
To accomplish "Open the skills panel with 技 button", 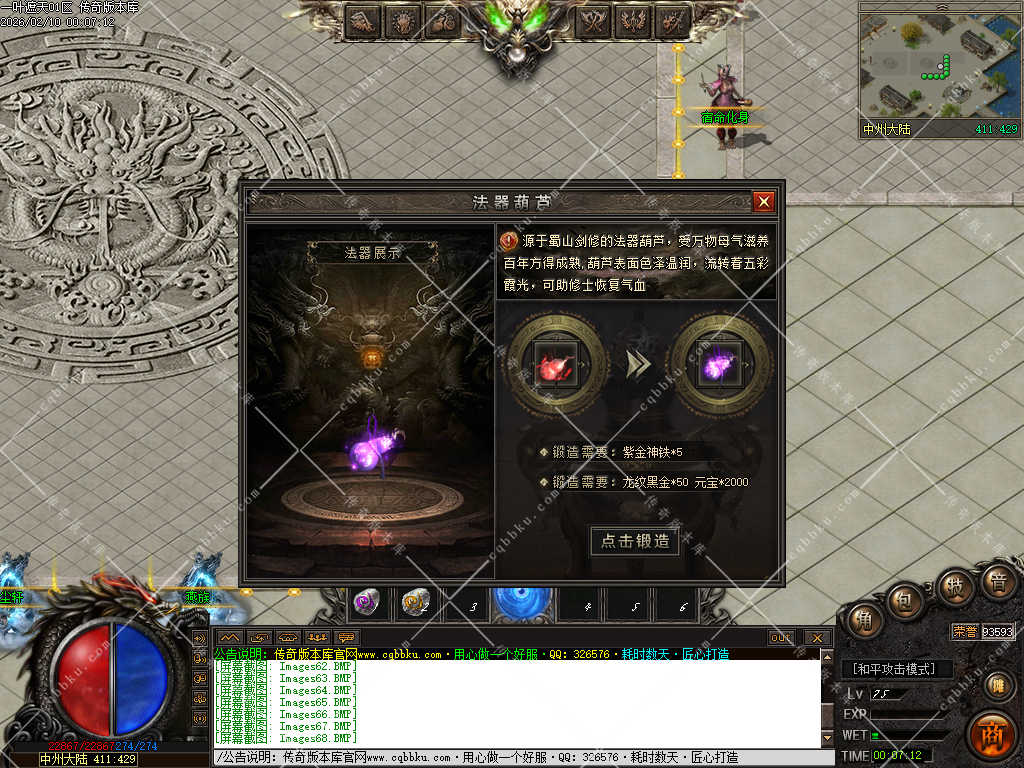I will [x=955, y=587].
